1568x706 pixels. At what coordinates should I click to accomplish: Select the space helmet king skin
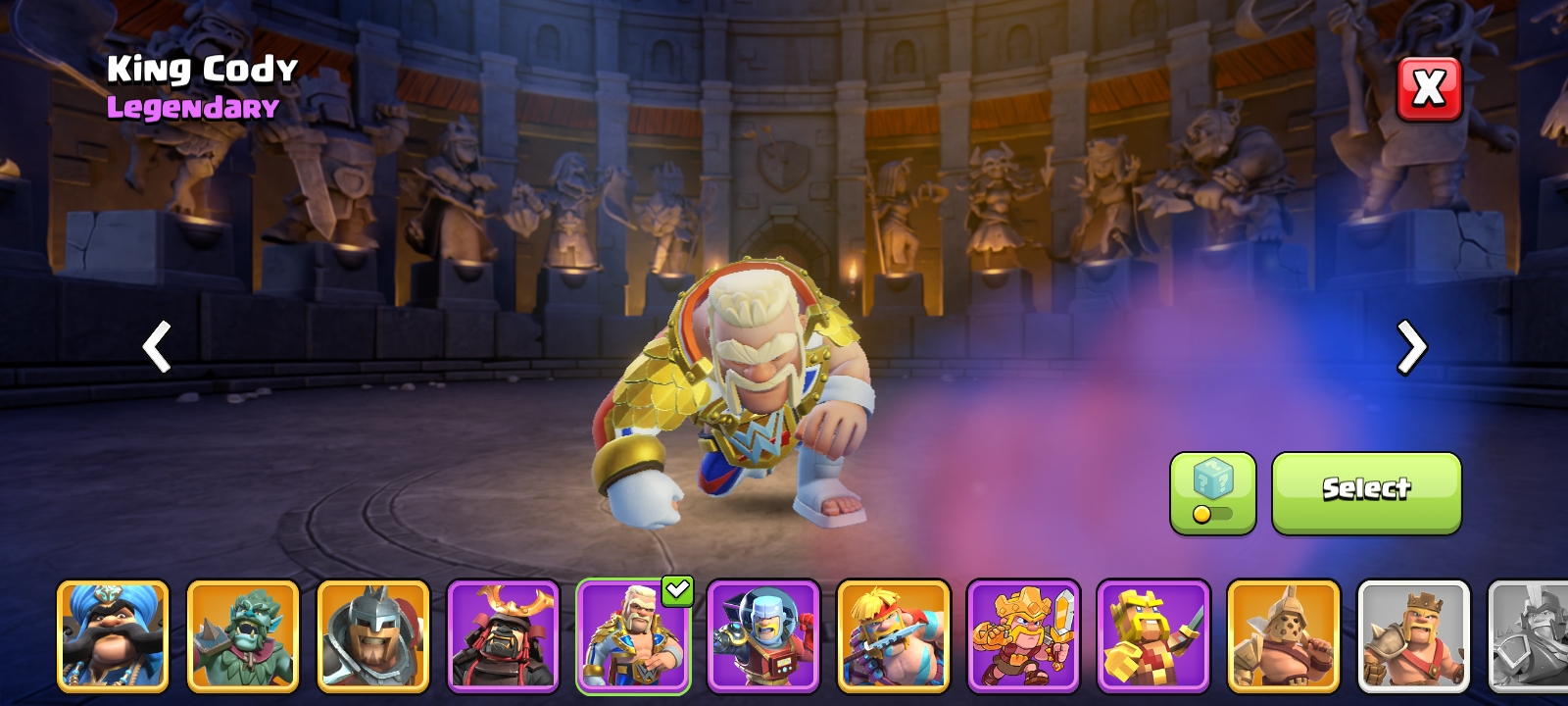(763, 635)
